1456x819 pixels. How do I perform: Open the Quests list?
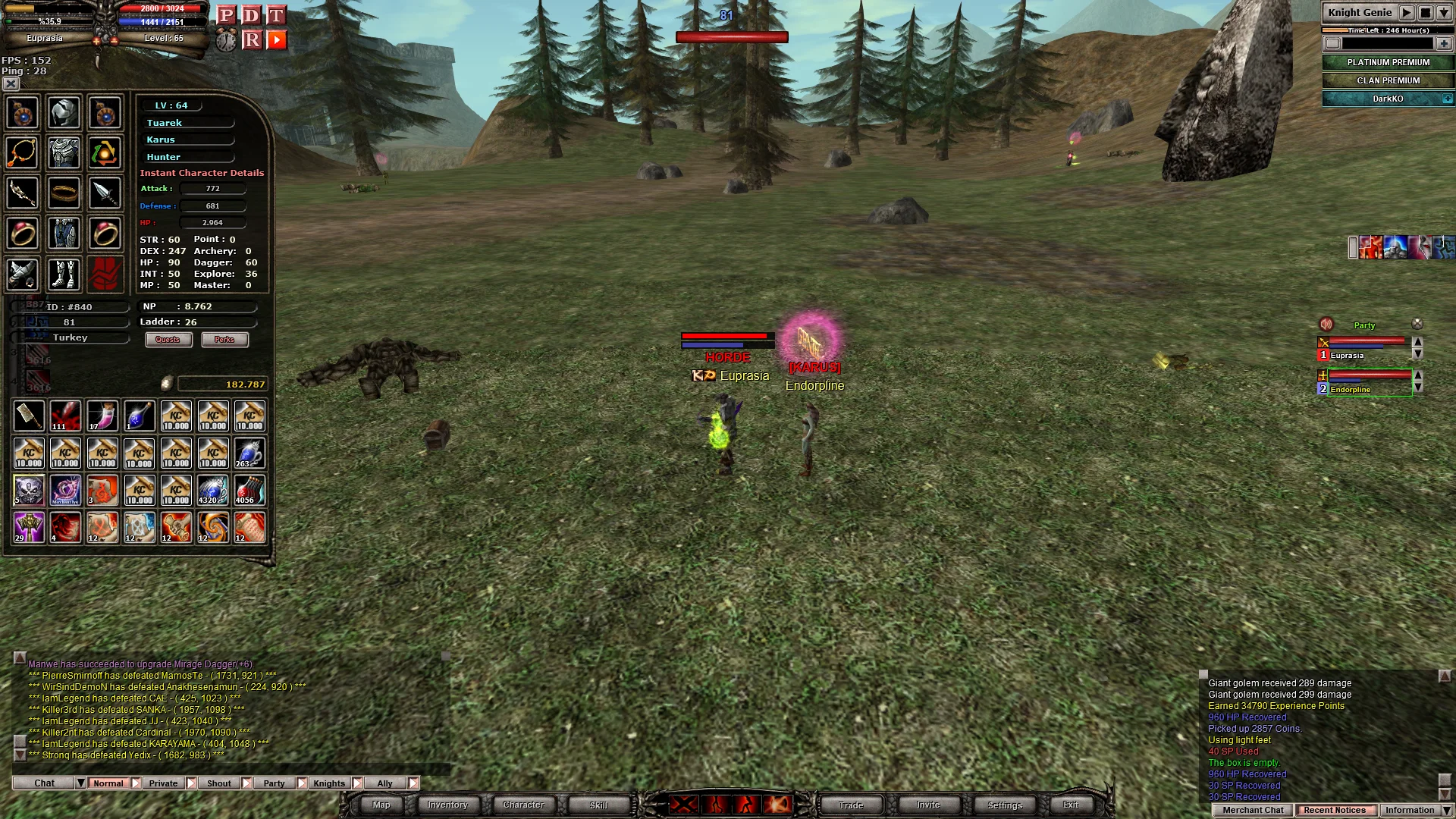tap(168, 340)
